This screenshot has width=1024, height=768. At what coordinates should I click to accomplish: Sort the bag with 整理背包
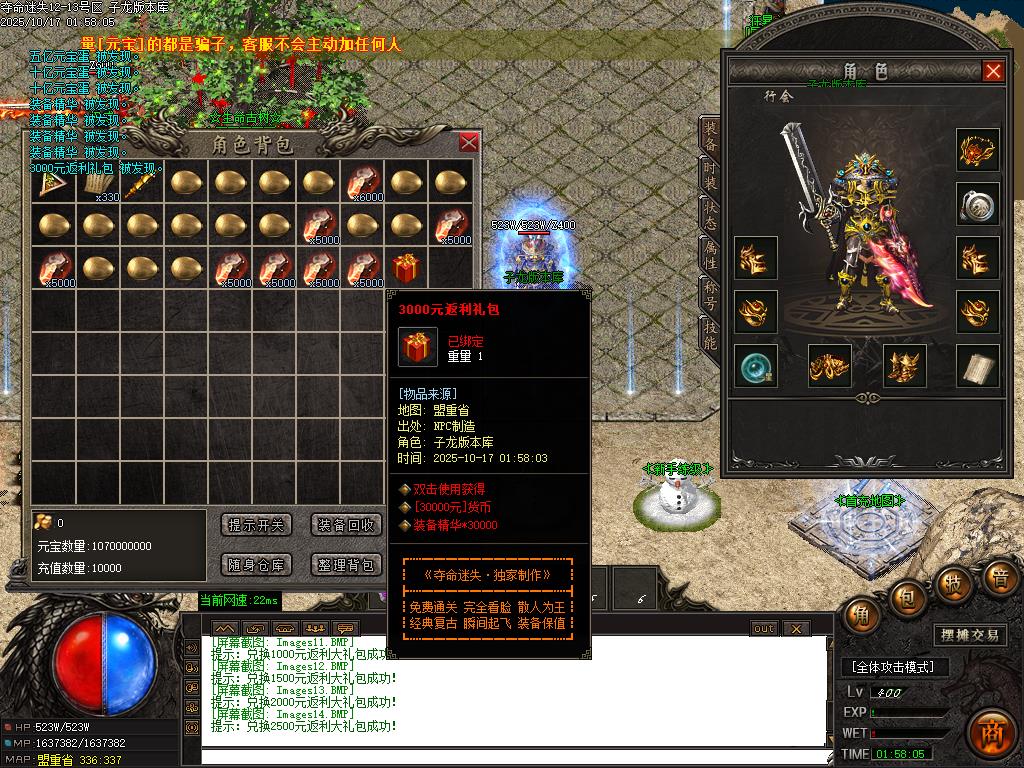pyautogui.click(x=346, y=565)
